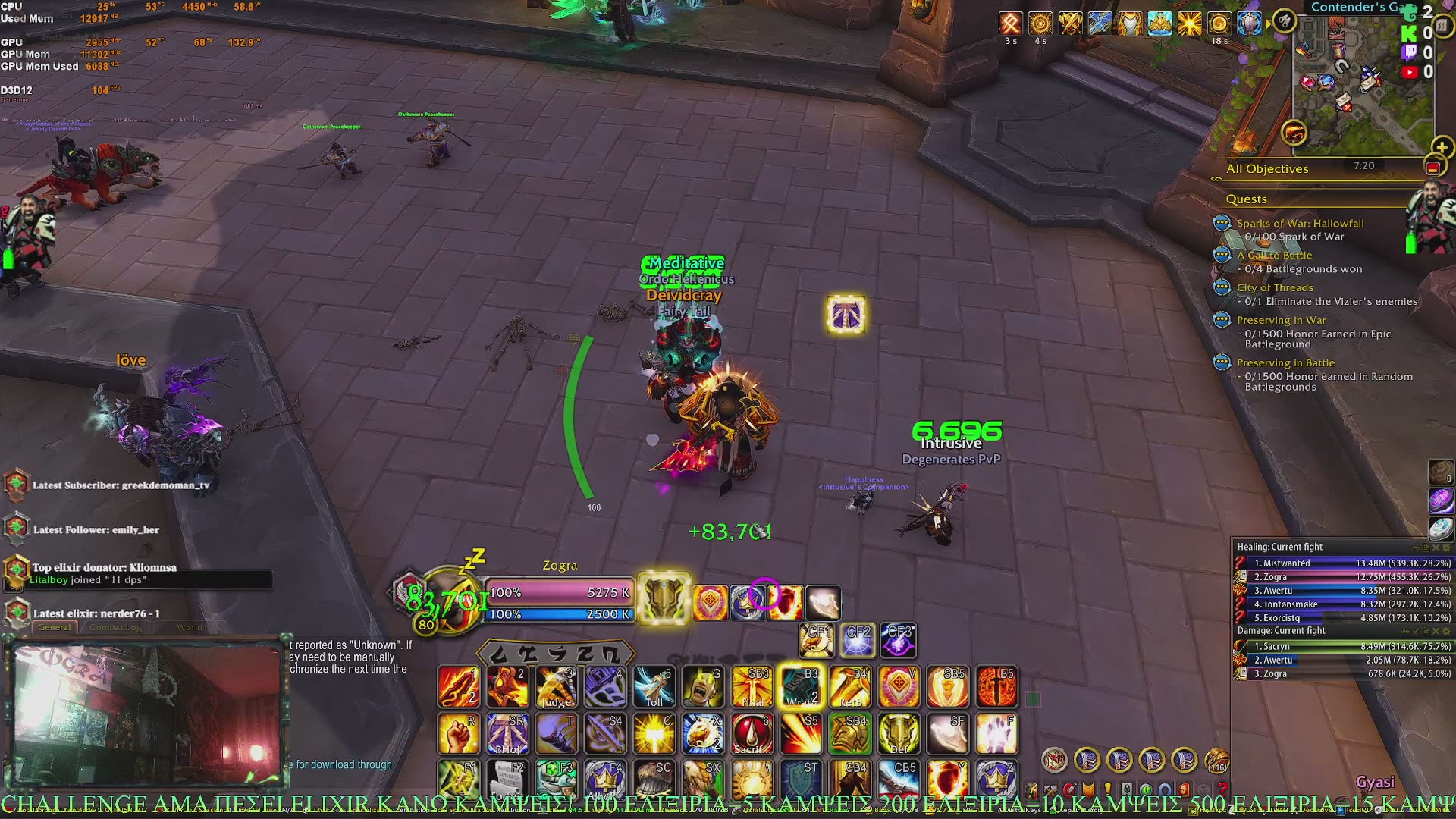Collapse the All Objectives tracker
This screenshot has width=1456, height=819.
coord(1432,168)
